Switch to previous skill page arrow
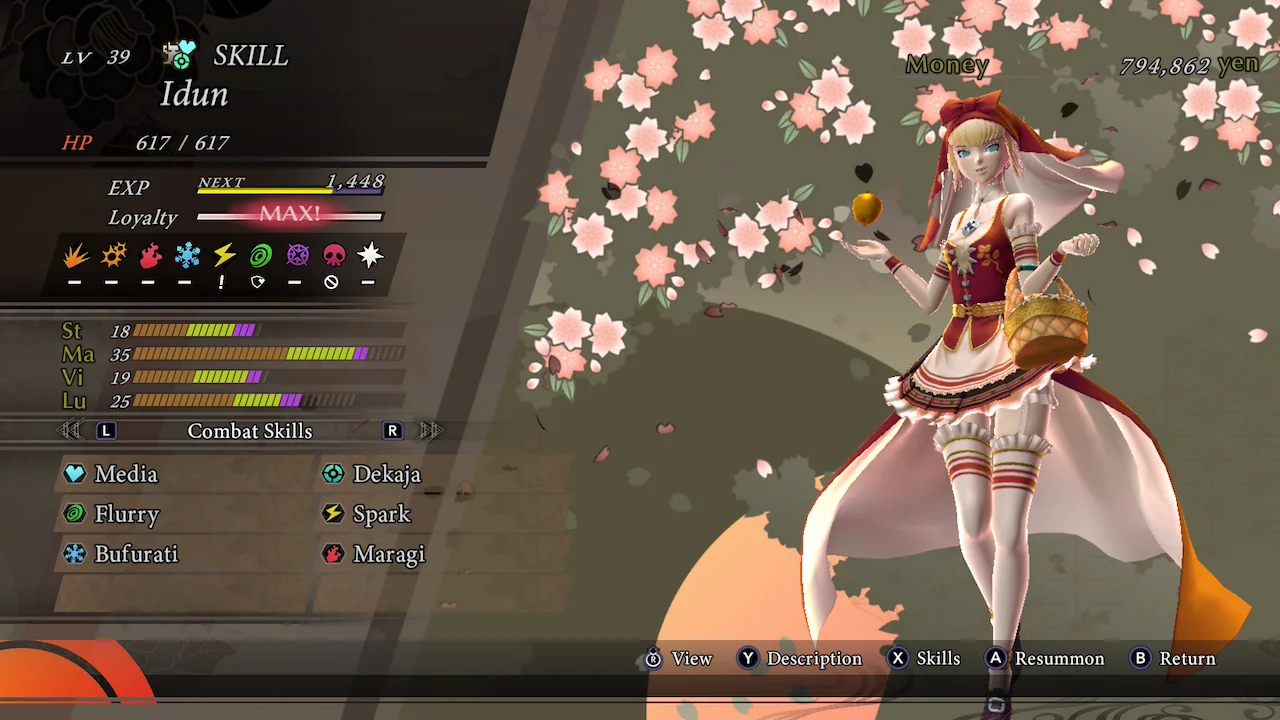Screen dimensions: 1280x720 [x=70, y=431]
